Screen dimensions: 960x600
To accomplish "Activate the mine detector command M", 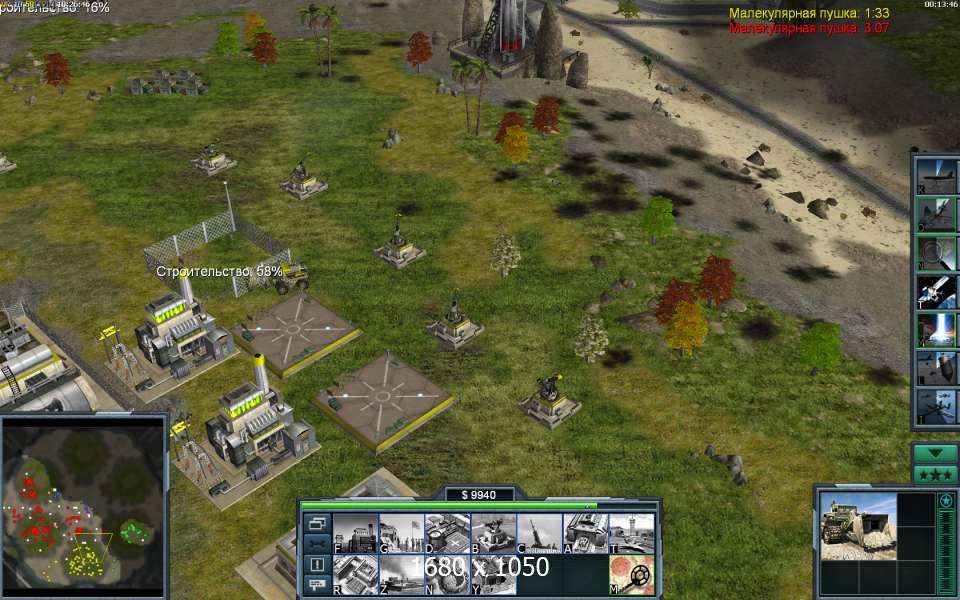I will point(631,575).
